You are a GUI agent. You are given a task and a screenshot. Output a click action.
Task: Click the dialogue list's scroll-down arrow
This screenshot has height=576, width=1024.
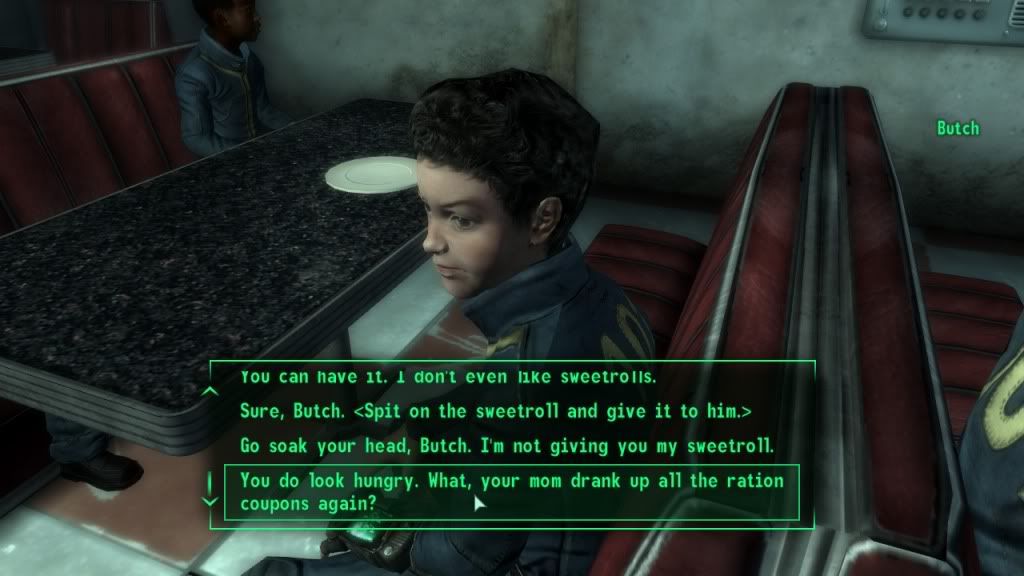click(210, 498)
